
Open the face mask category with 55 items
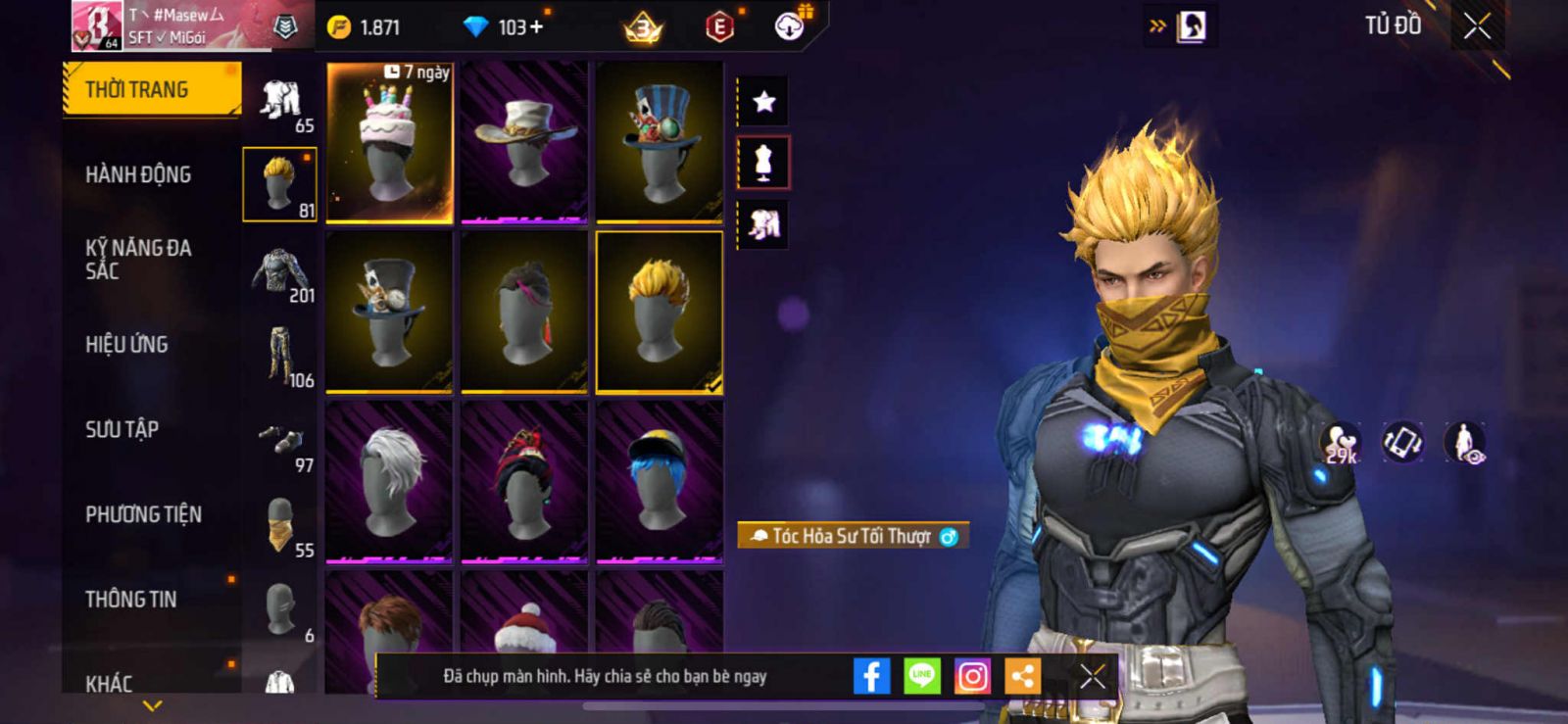[280, 526]
